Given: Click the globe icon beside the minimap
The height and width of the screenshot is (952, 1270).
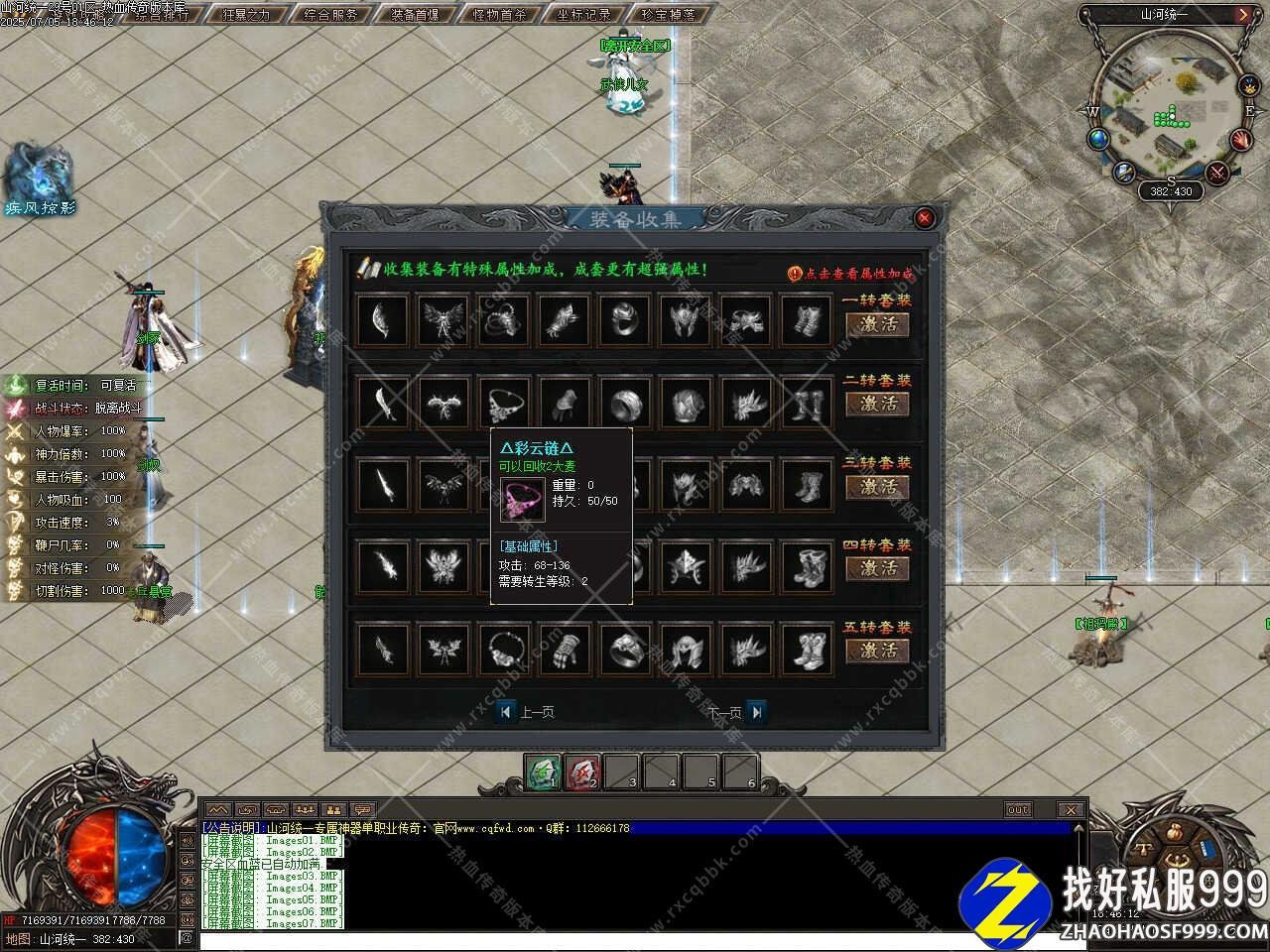Looking at the screenshot, I should click(1097, 139).
